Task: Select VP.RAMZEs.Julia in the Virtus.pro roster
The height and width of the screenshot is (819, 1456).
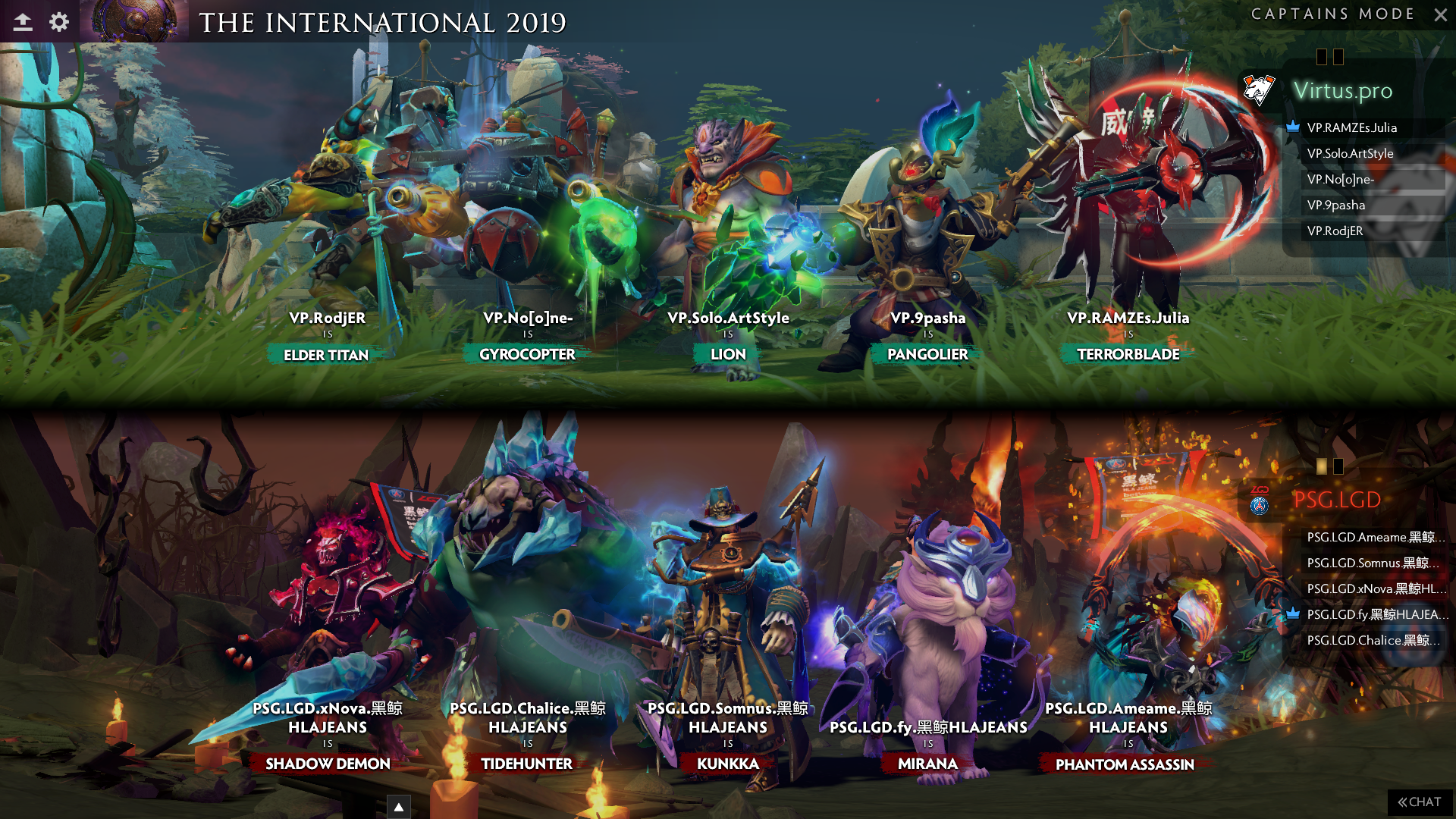Action: pyautogui.click(x=1351, y=127)
